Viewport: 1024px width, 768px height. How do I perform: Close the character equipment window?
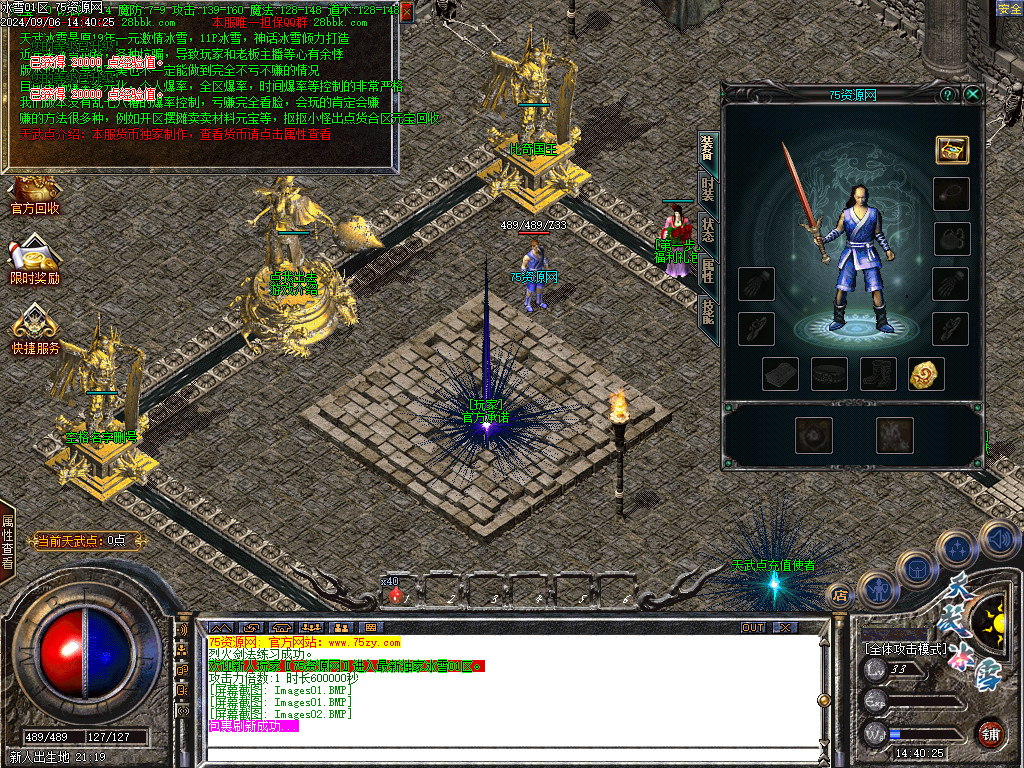pos(972,94)
